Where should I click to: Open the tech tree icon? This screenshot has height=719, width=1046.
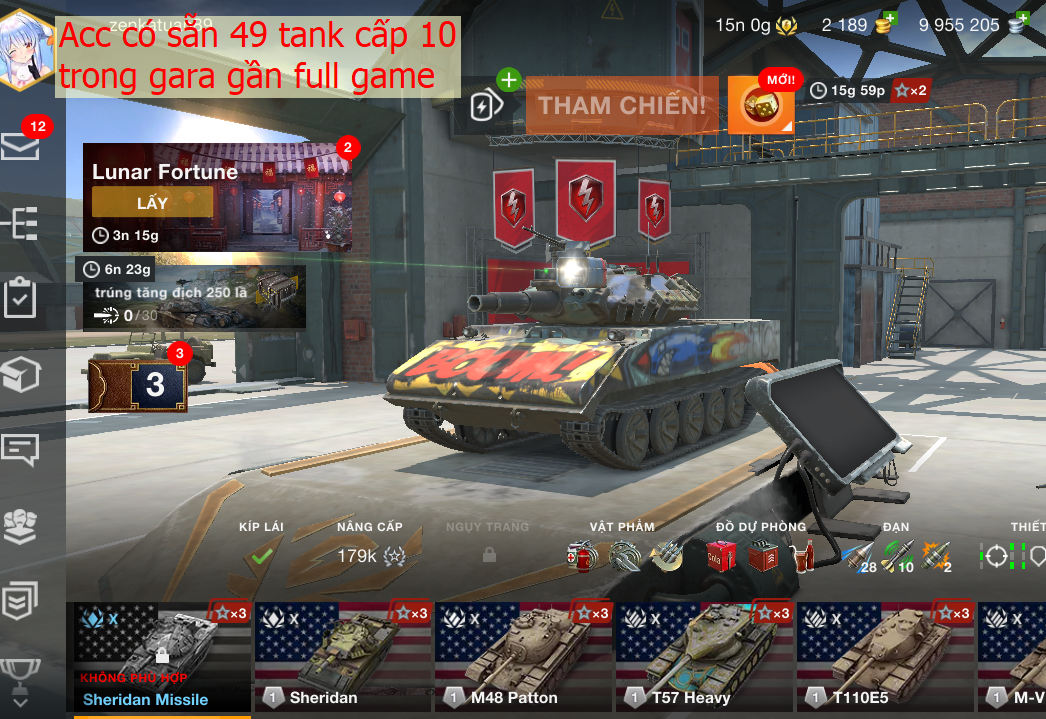(21, 223)
